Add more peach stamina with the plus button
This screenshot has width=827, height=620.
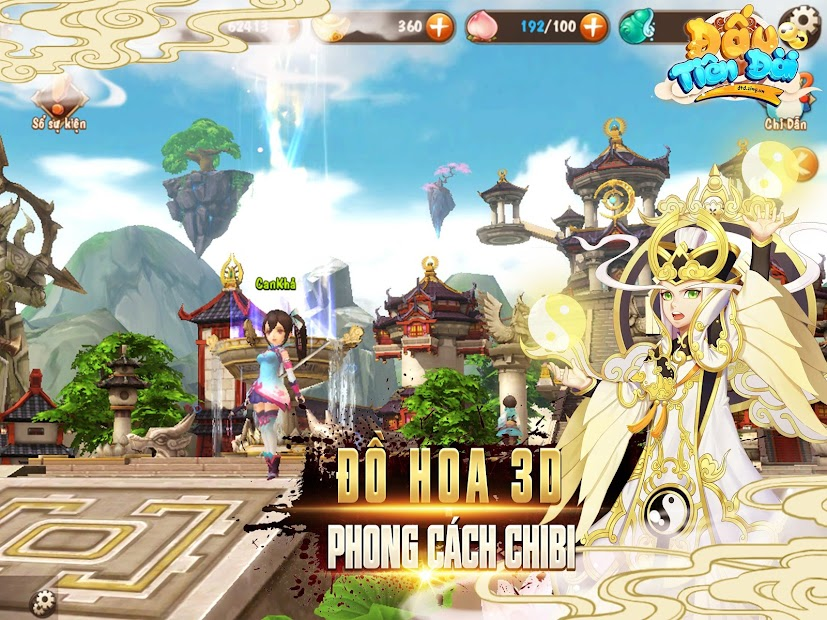click(x=594, y=26)
